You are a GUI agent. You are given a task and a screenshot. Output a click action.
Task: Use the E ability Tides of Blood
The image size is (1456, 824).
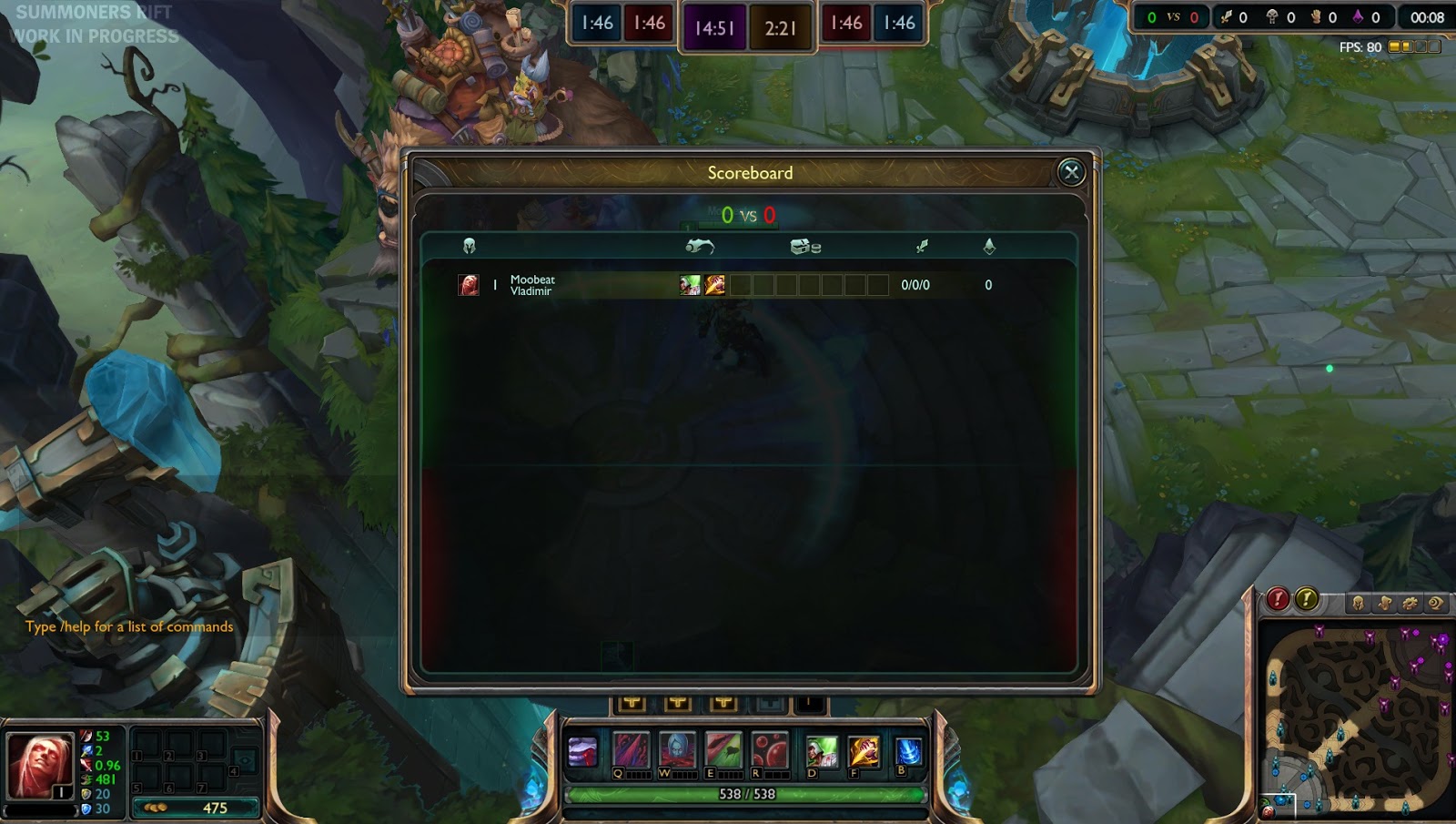723,751
